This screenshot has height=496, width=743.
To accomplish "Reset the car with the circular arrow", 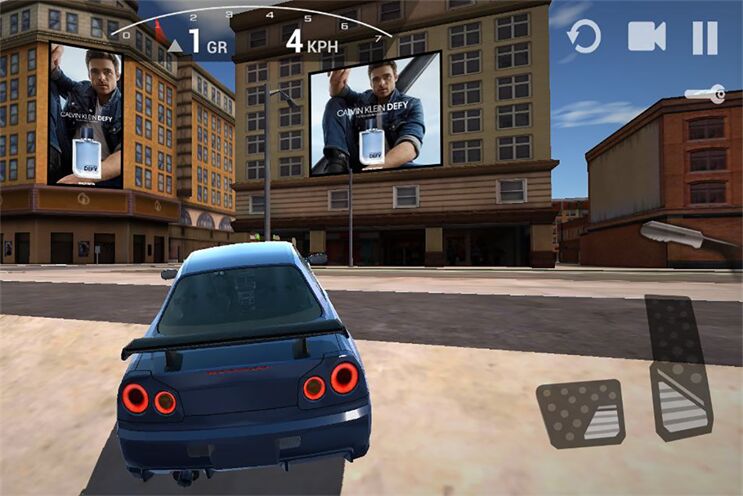I will pyautogui.click(x=584, y=38).
